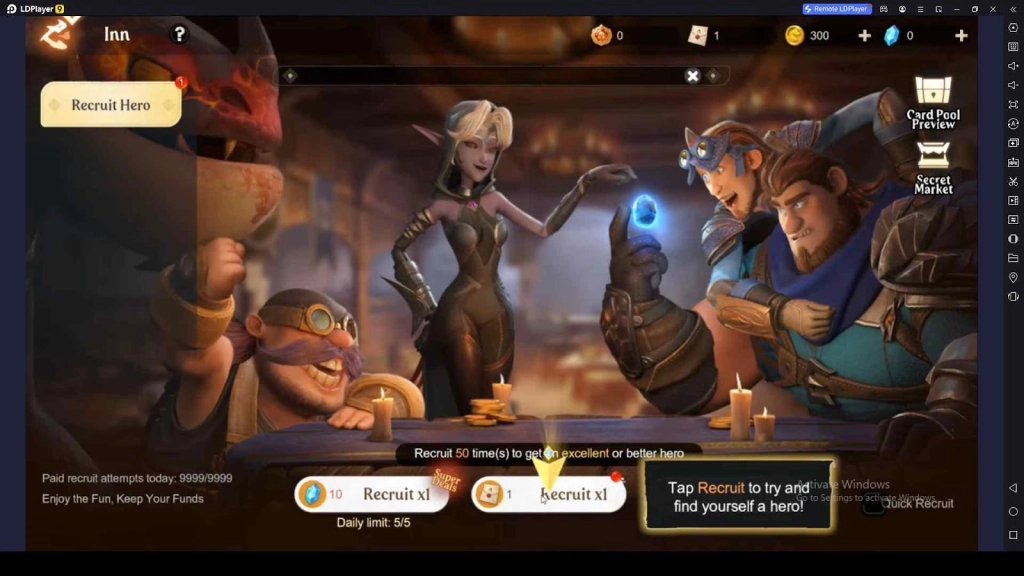Add blue gems with the plus button
The height and width of the screenshot is (576, 1024).
click(961, 36)
